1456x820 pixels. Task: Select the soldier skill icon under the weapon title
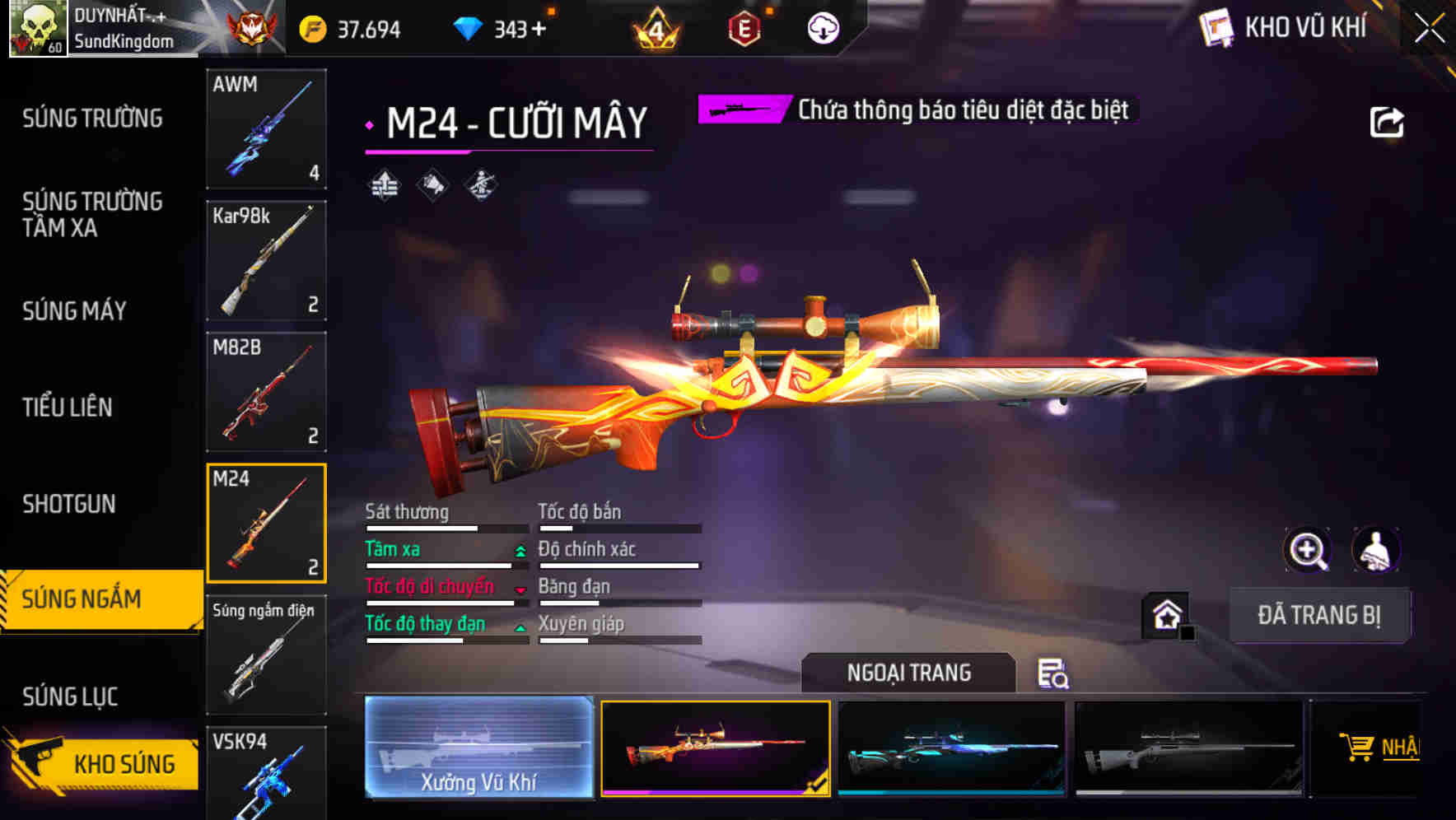[x=480, y=184]
